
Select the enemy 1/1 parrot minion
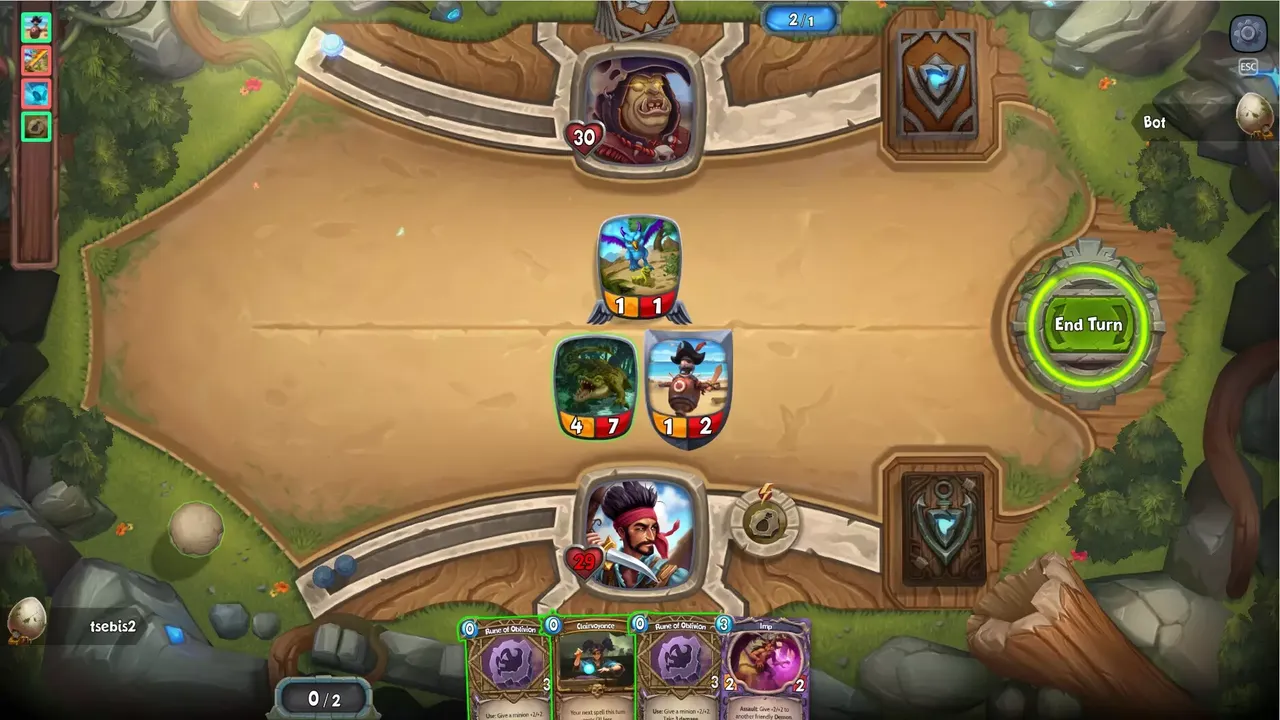tap(639, 258)
